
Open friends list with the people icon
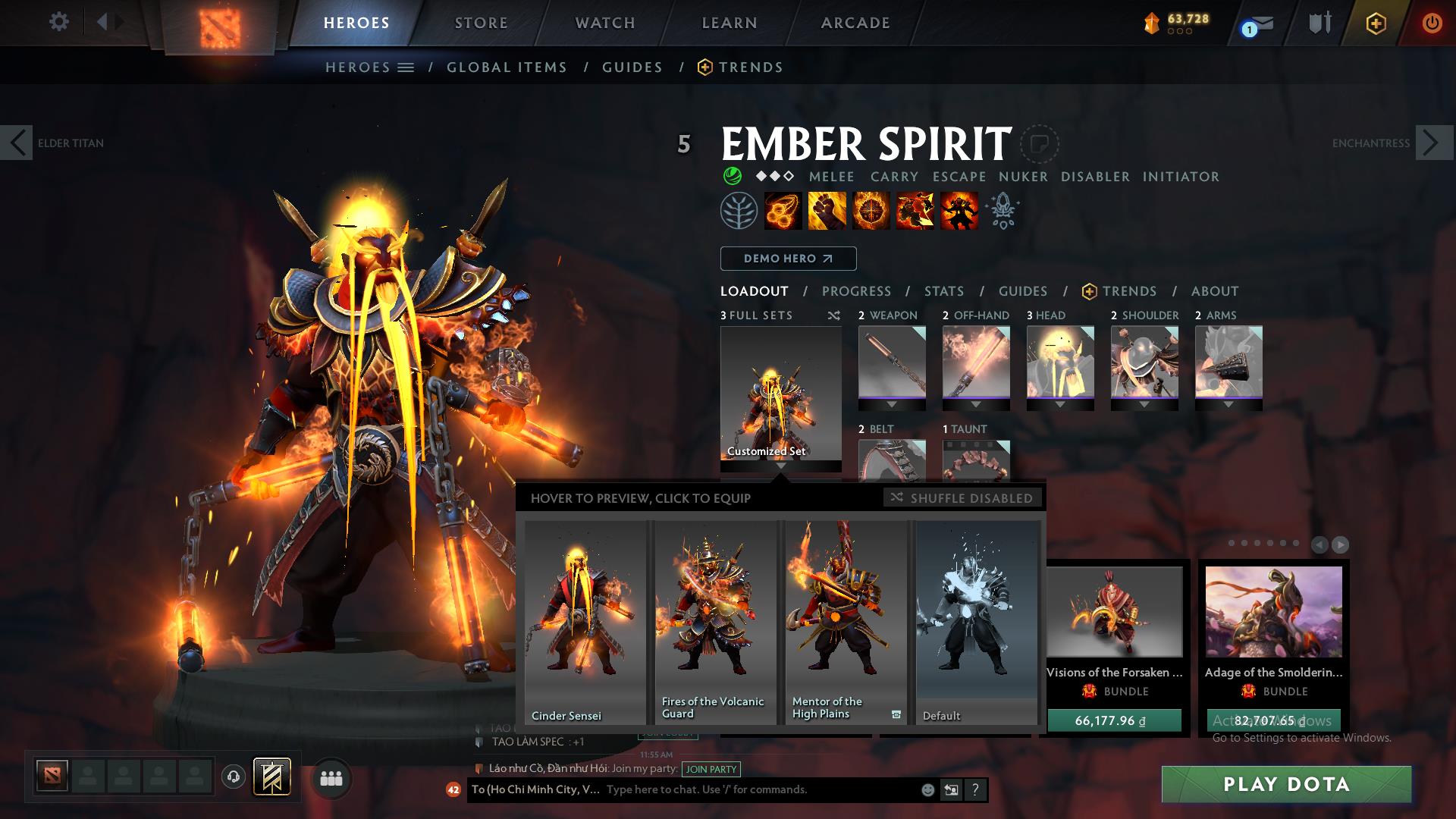pyautogui.click(x=331, y=777)
